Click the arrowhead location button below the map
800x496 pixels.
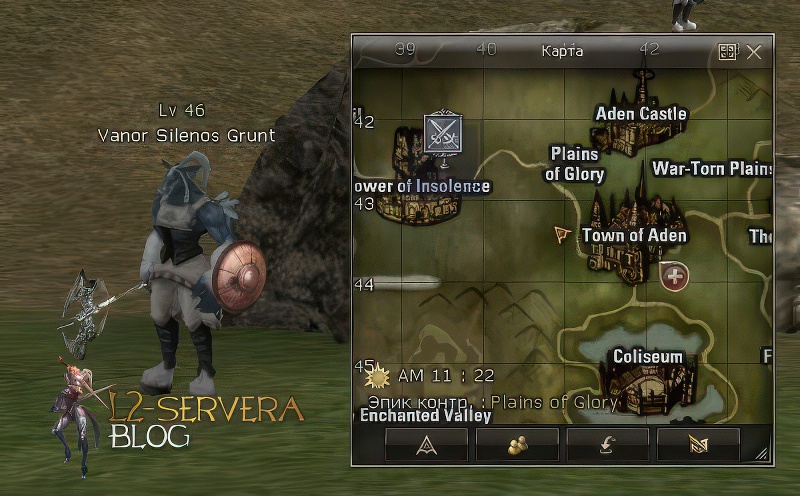[426, 446]
